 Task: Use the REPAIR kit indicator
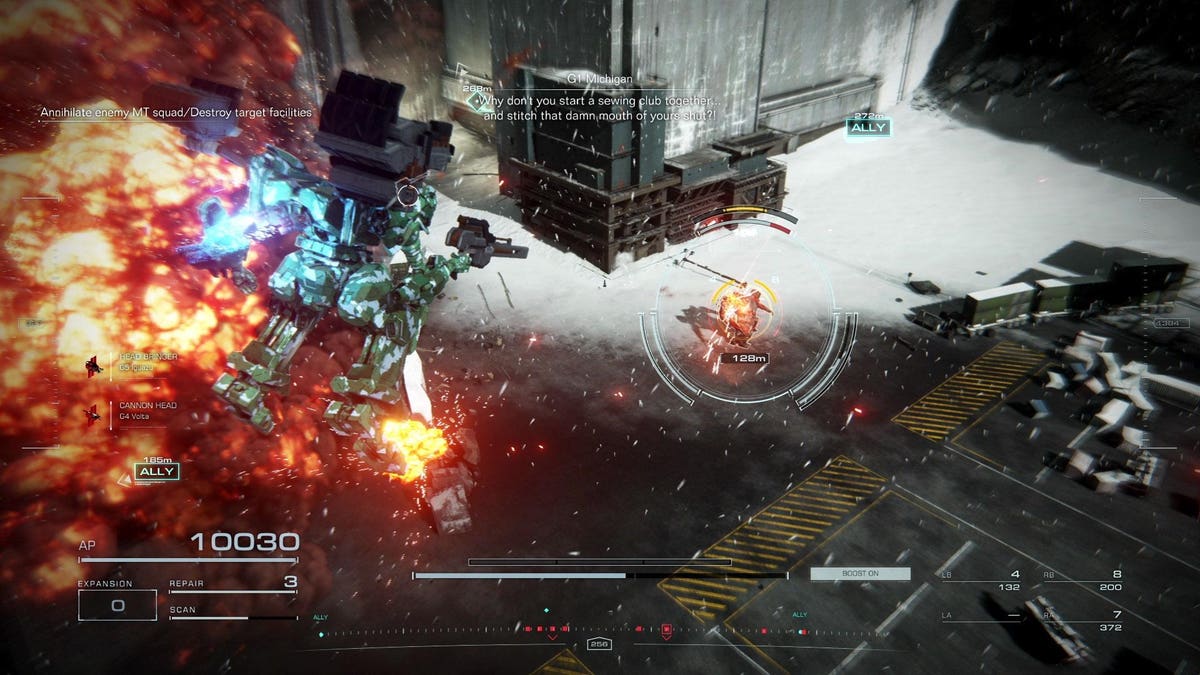pos(233,584)
